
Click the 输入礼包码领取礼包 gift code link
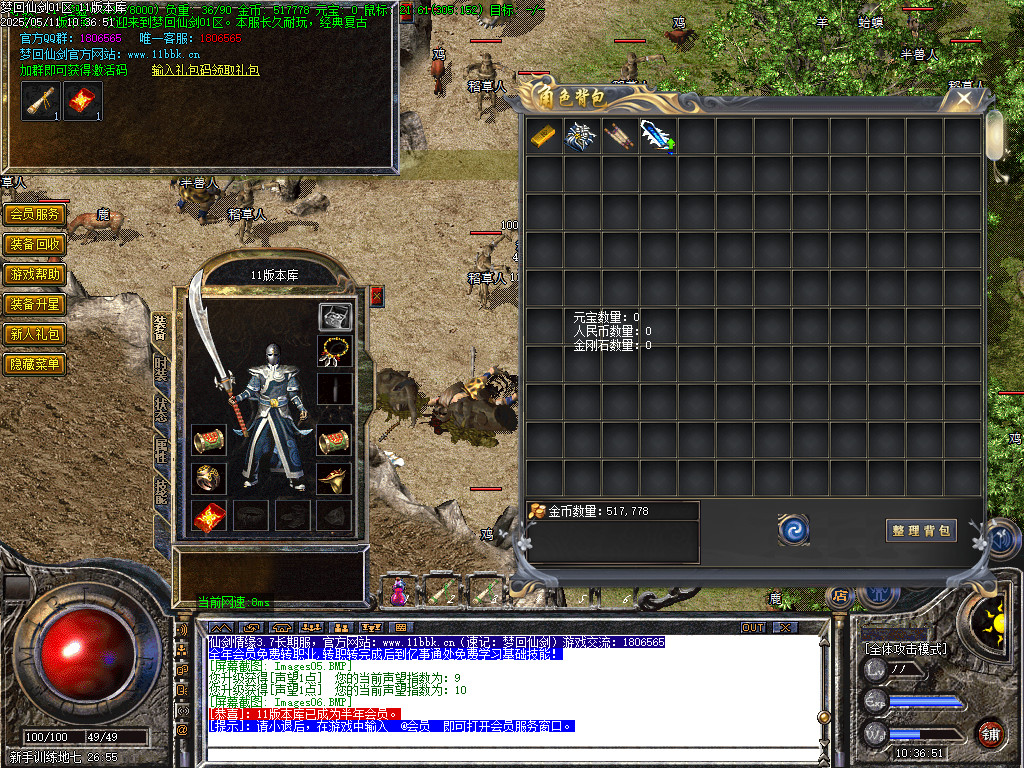pyautogui.click(x=205, y=70)
